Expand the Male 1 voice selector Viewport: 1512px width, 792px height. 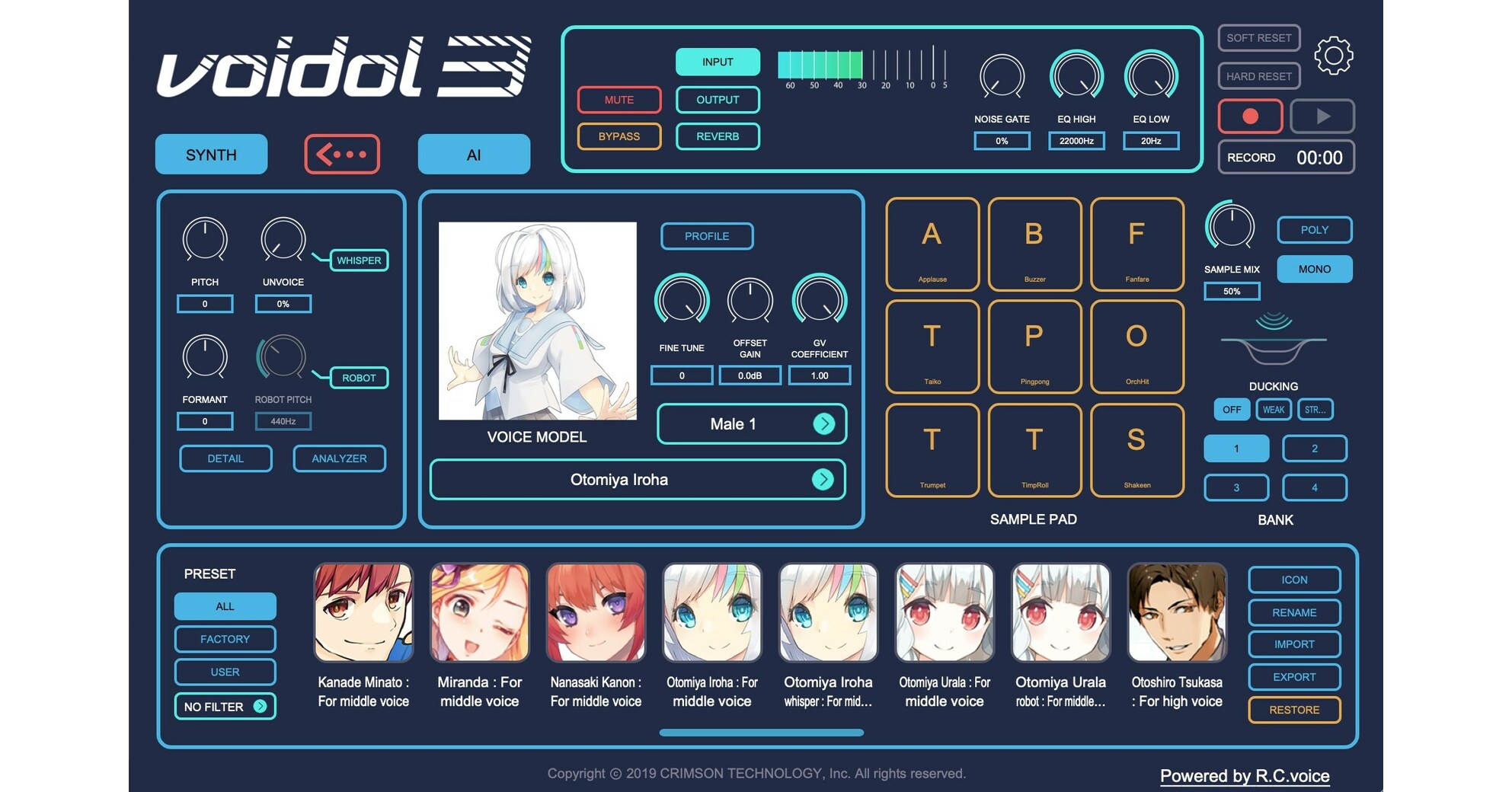pos(751,423)
